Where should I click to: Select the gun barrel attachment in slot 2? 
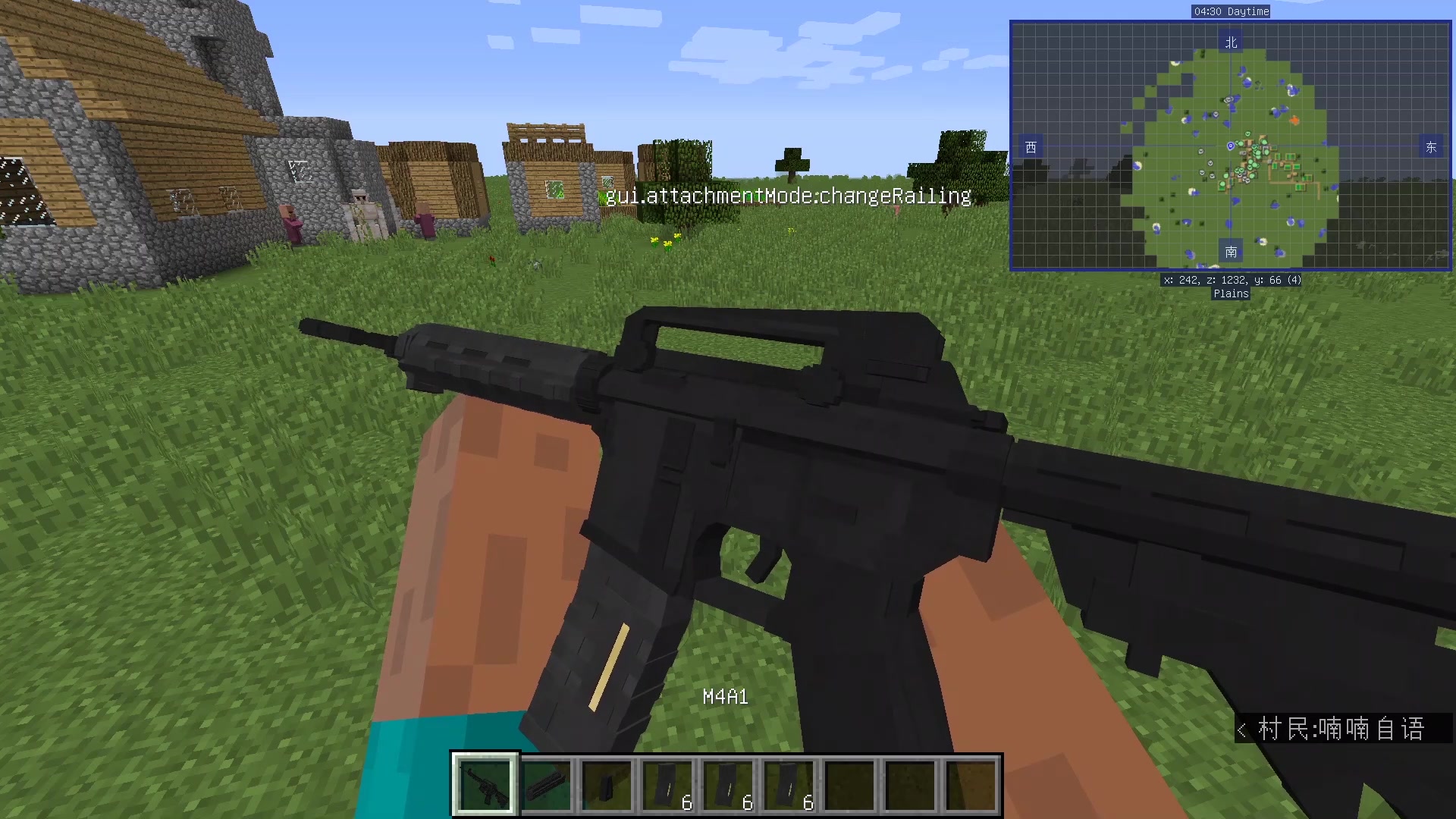click(x=548, y=783)
